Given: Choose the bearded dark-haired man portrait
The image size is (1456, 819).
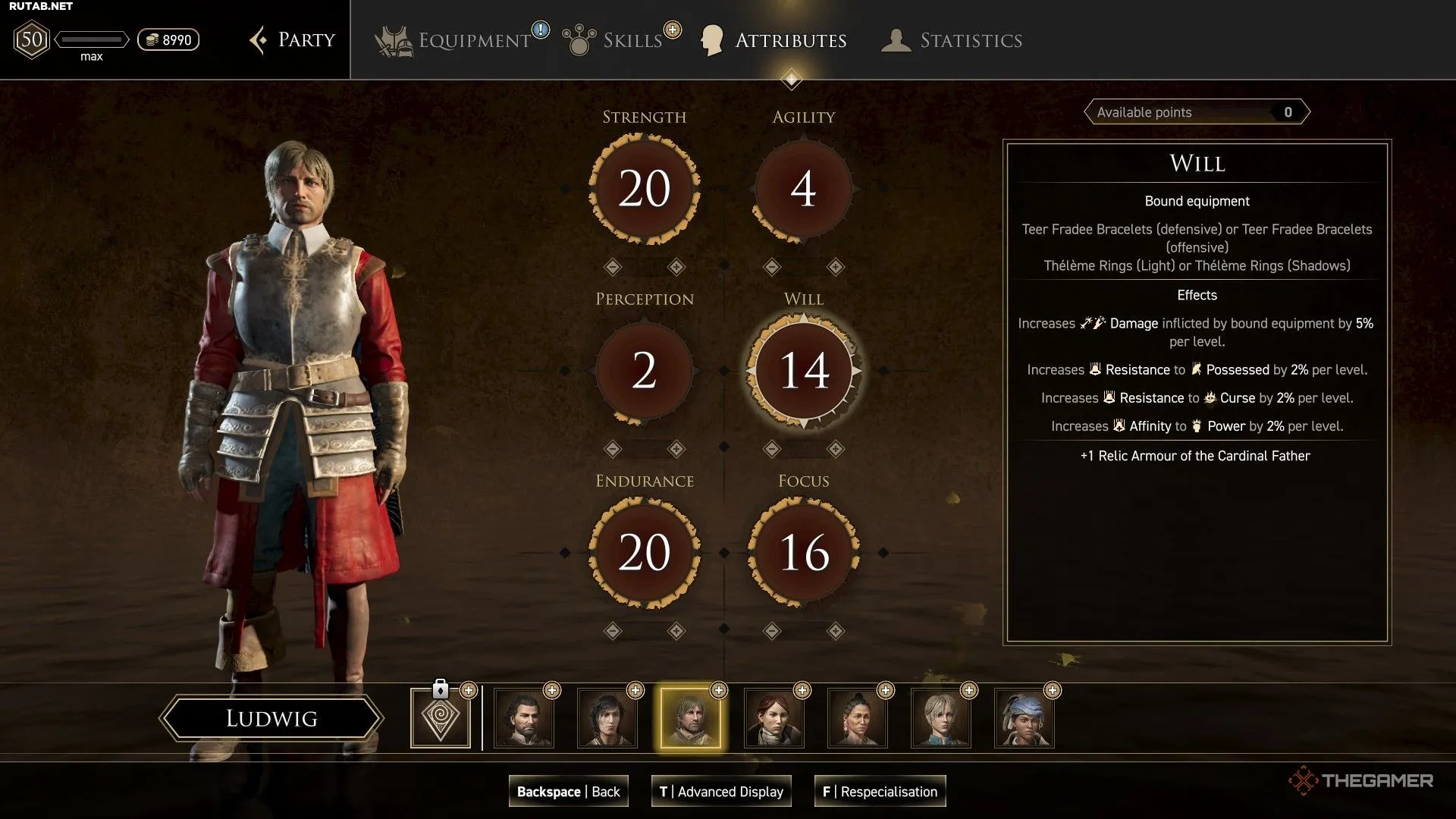Looking at the screenshot, I should pyautogui.click(x=524, y=718).
